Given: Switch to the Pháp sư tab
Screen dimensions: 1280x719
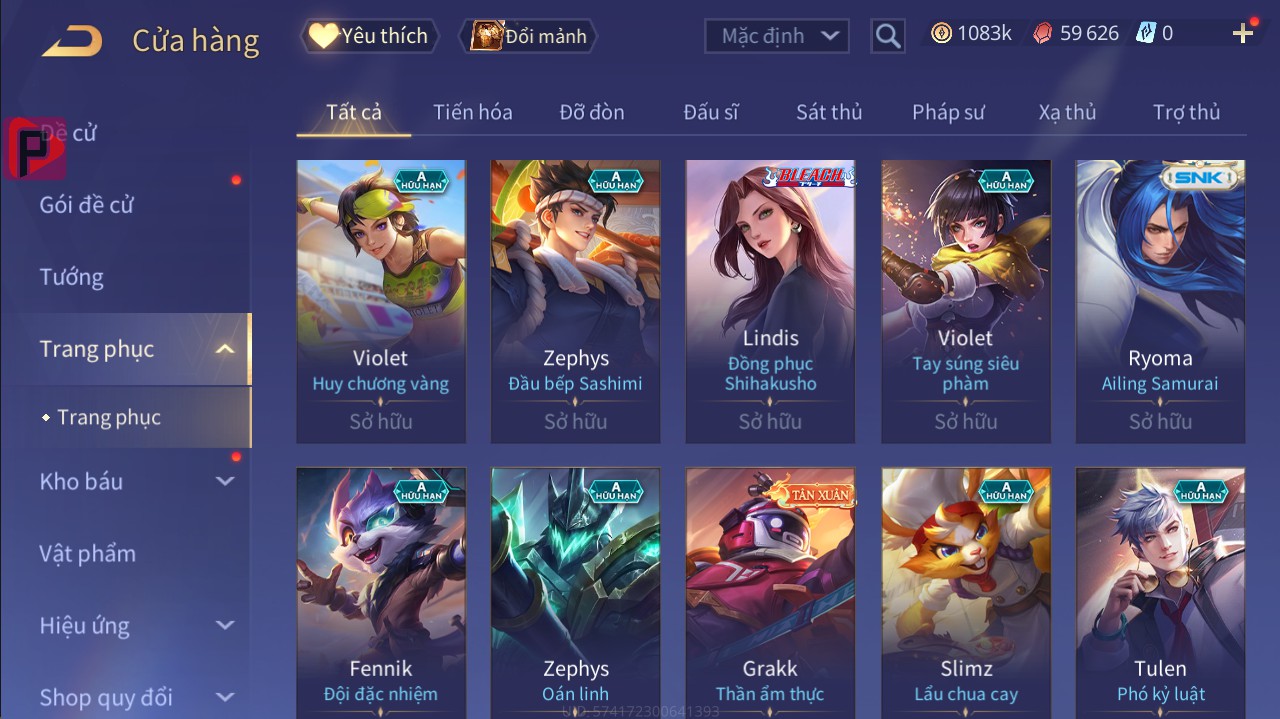Looking at the screenshot, I should [x=948, y=112].
